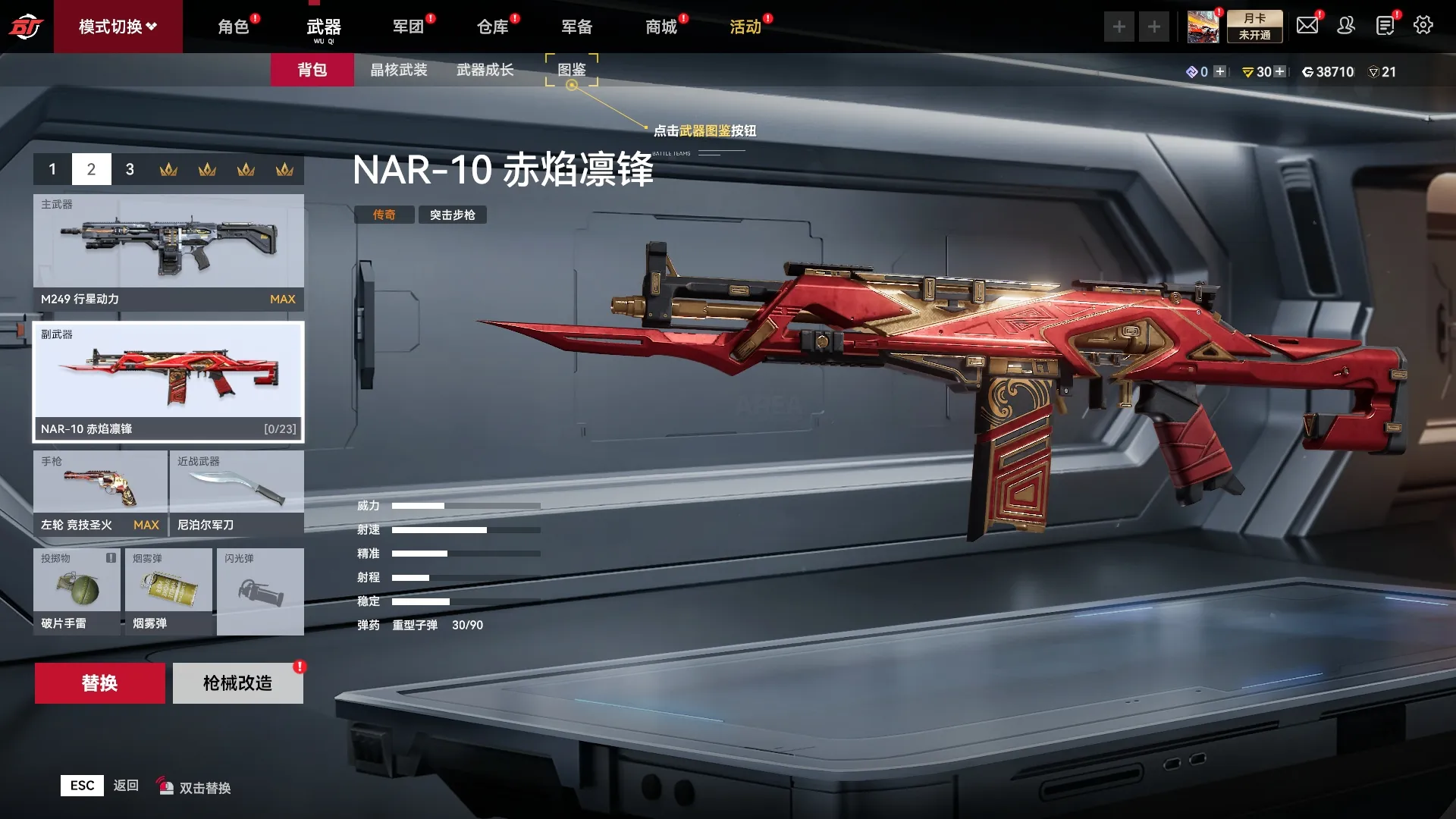Show the 活动 events page
The height and width of the screenshot is (819, 1456).
pos(745,27)
